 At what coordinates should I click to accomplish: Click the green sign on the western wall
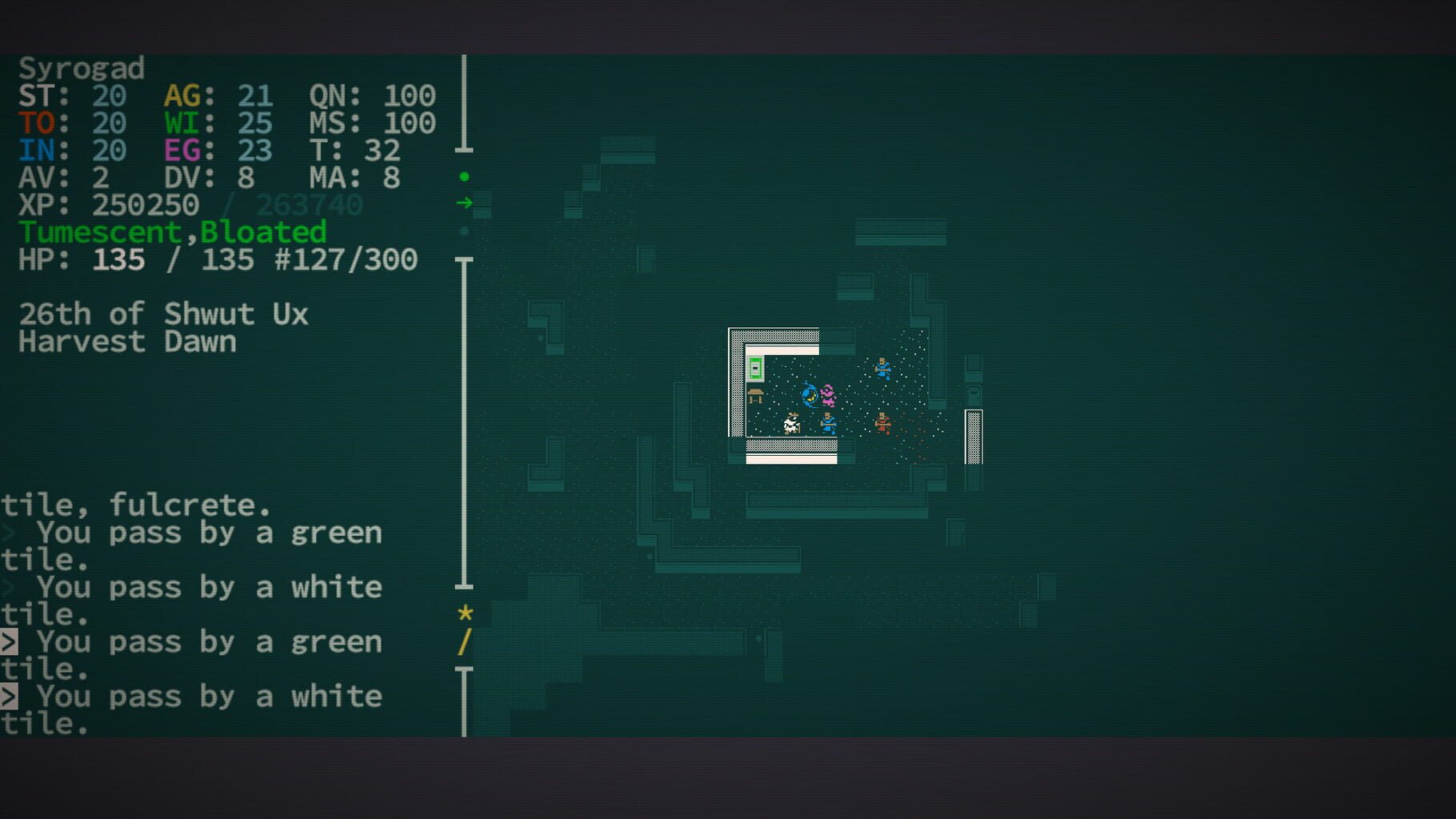755,368
